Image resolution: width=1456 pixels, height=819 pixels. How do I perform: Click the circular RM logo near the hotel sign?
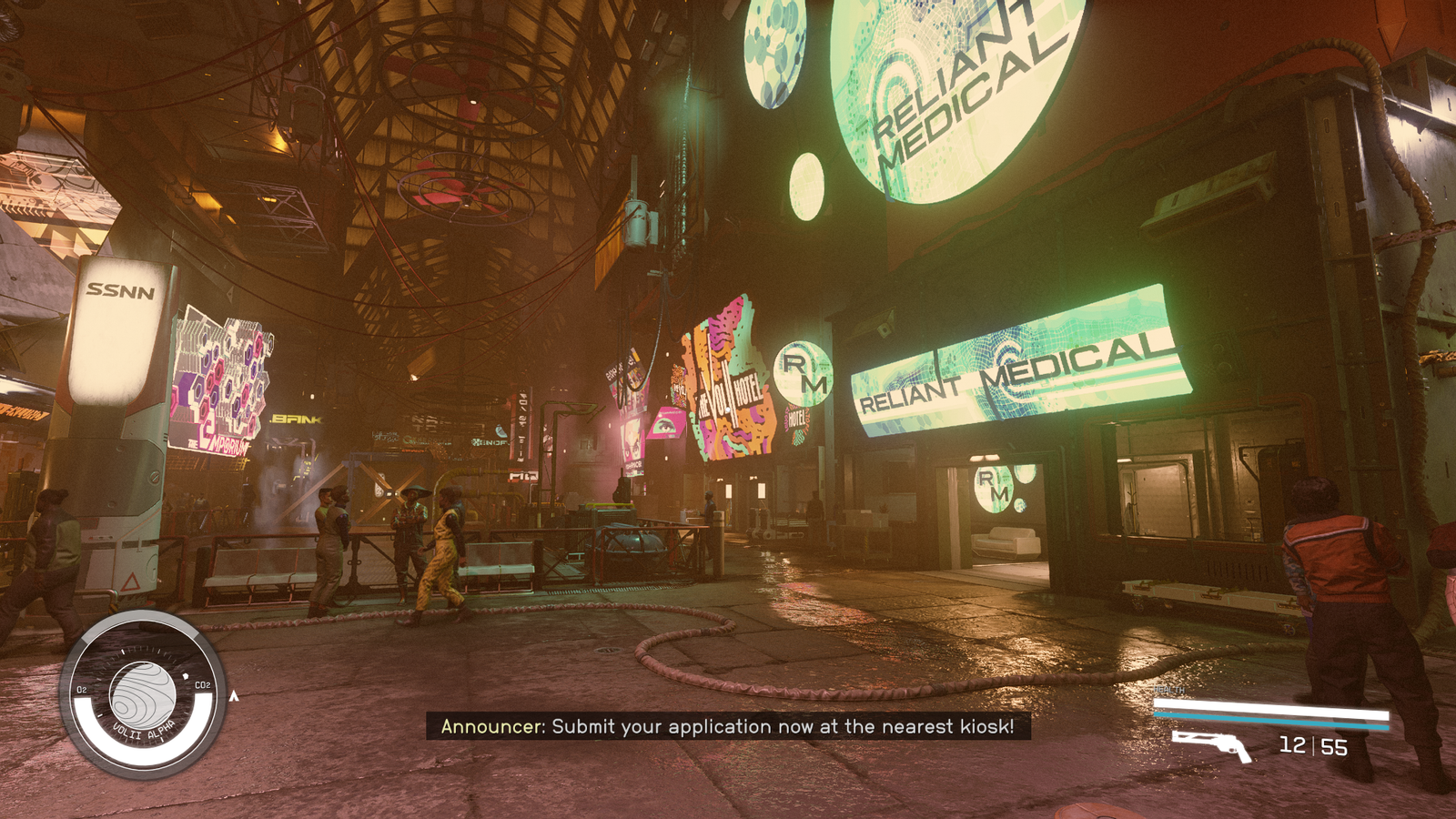point(803,371)
